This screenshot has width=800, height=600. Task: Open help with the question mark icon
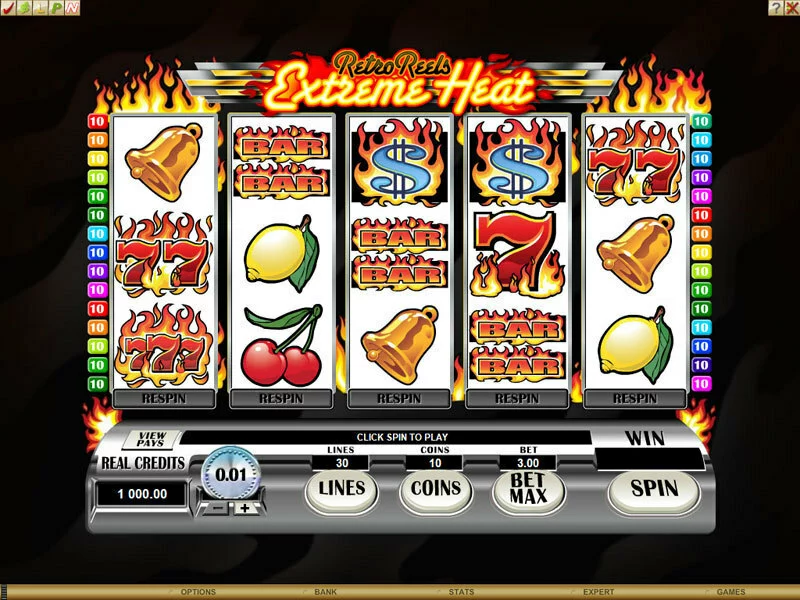tap(776, 7)
